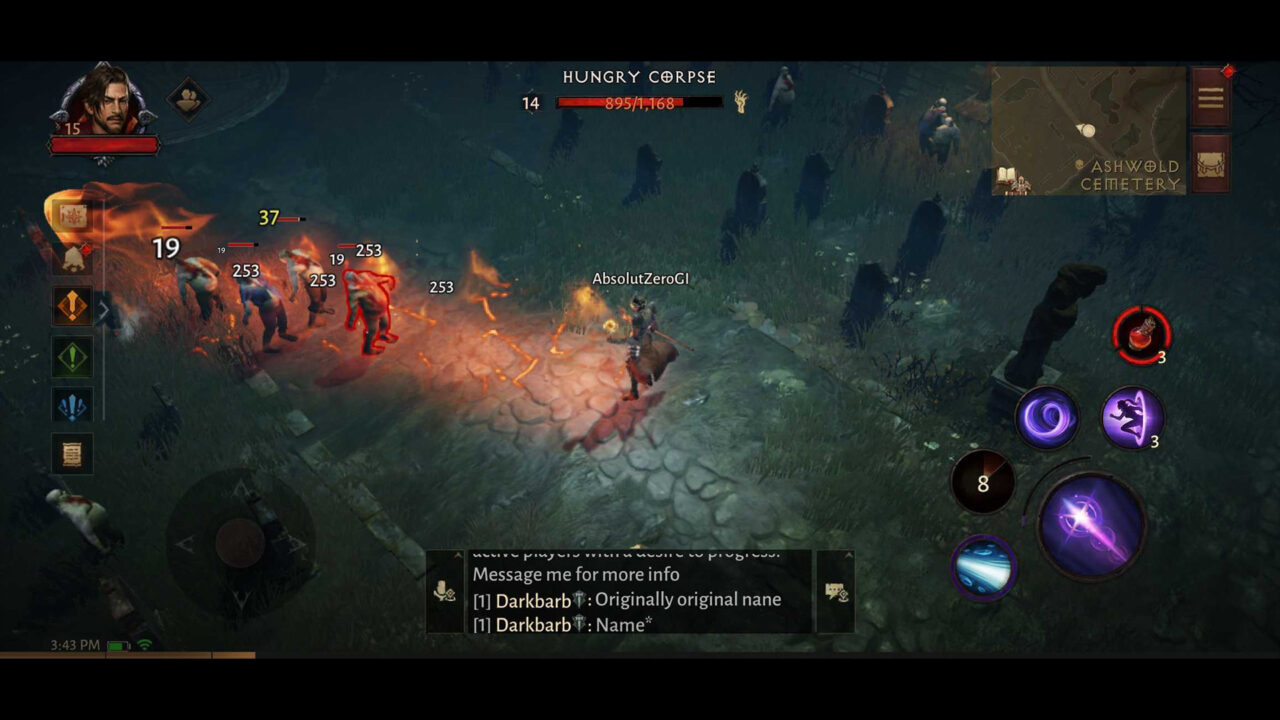Viewport: 1280px width, 720px height.
Task: Open the Ashwold Cemetery minimap
Action: [1088, 130]
